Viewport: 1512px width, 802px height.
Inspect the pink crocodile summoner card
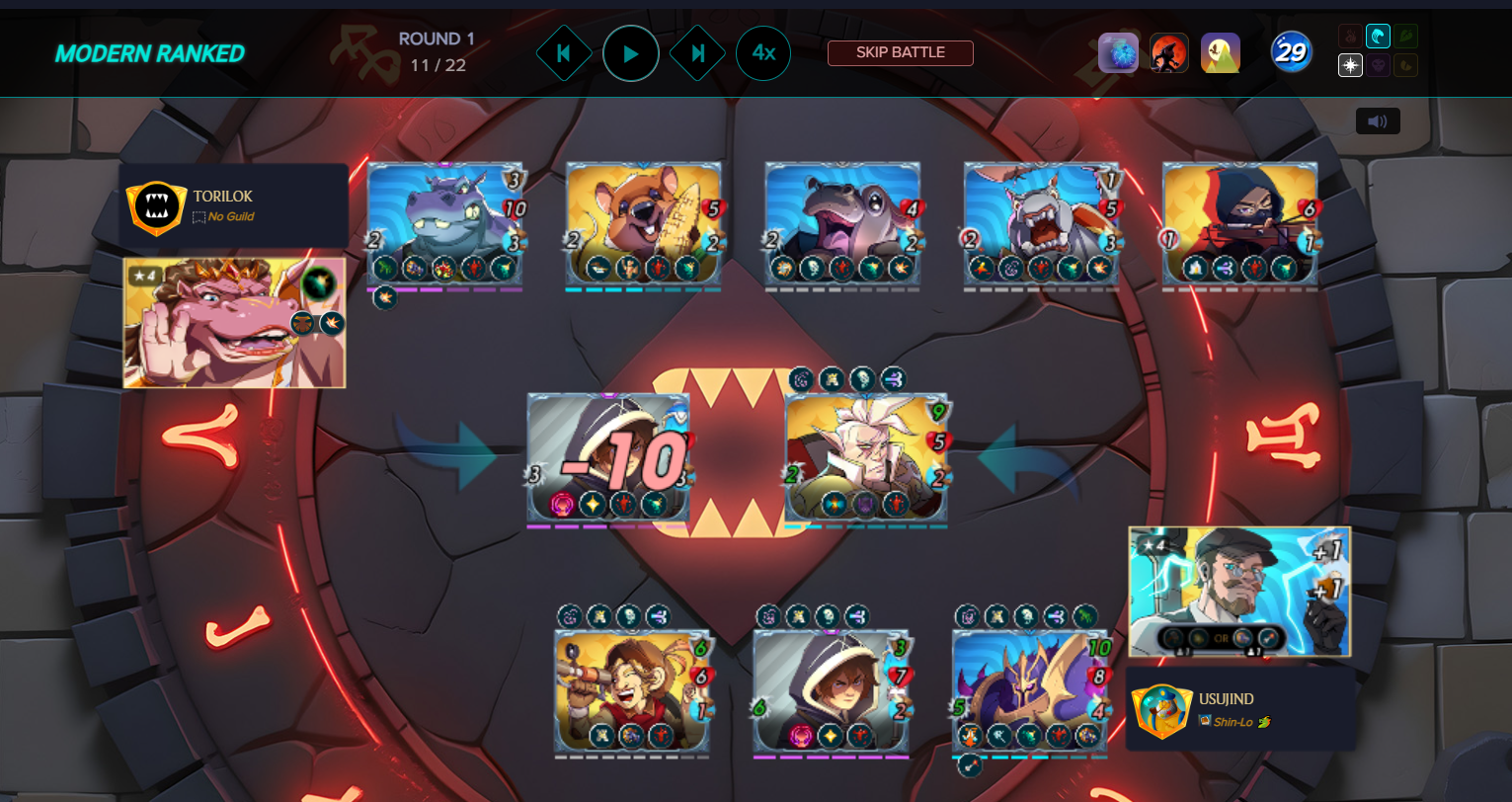coord(234,323)
